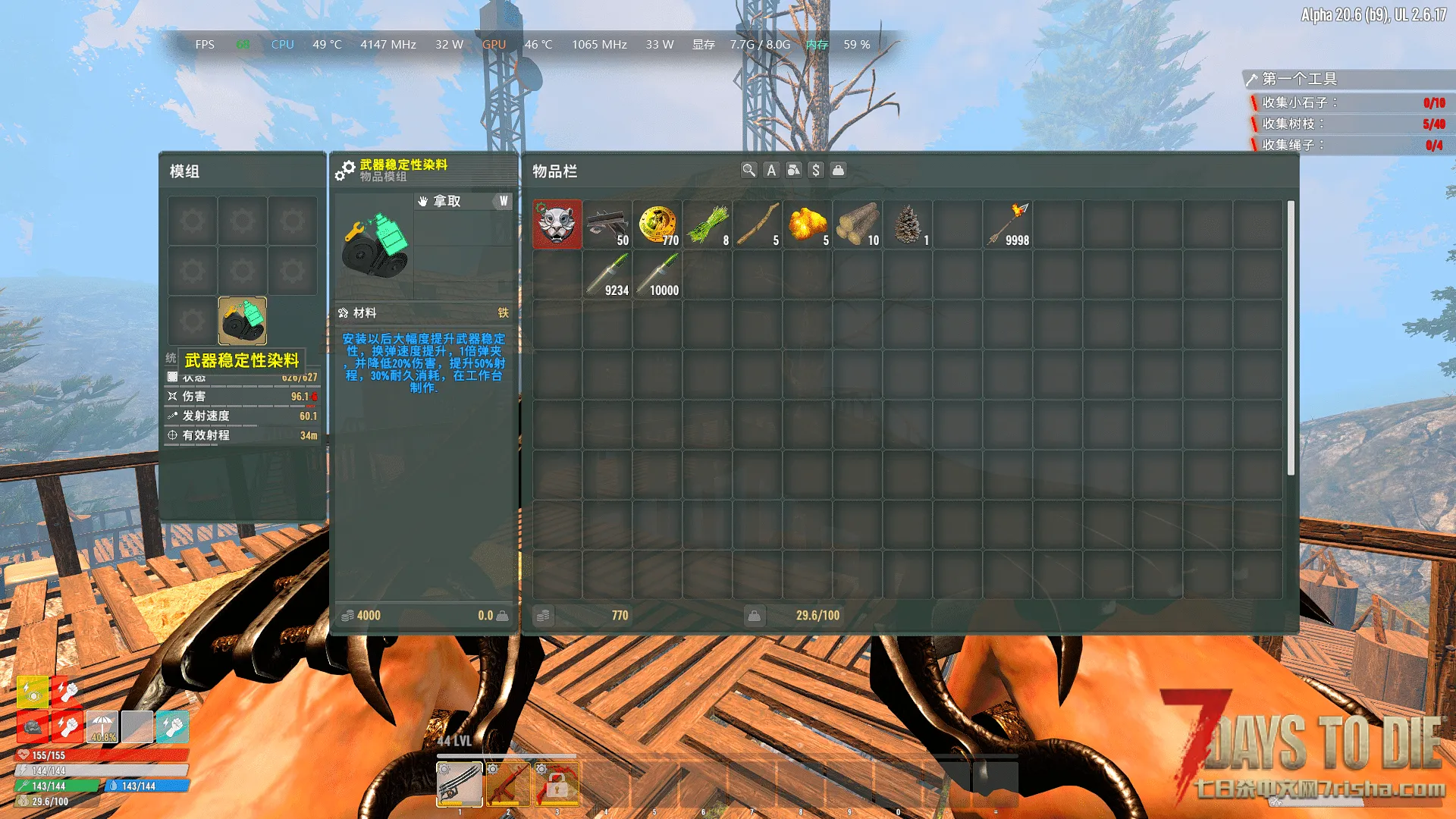Select the red rifle in hotbar slot 2
The height and width of the screenshot is (819, 1456).
tap(508, 784)
